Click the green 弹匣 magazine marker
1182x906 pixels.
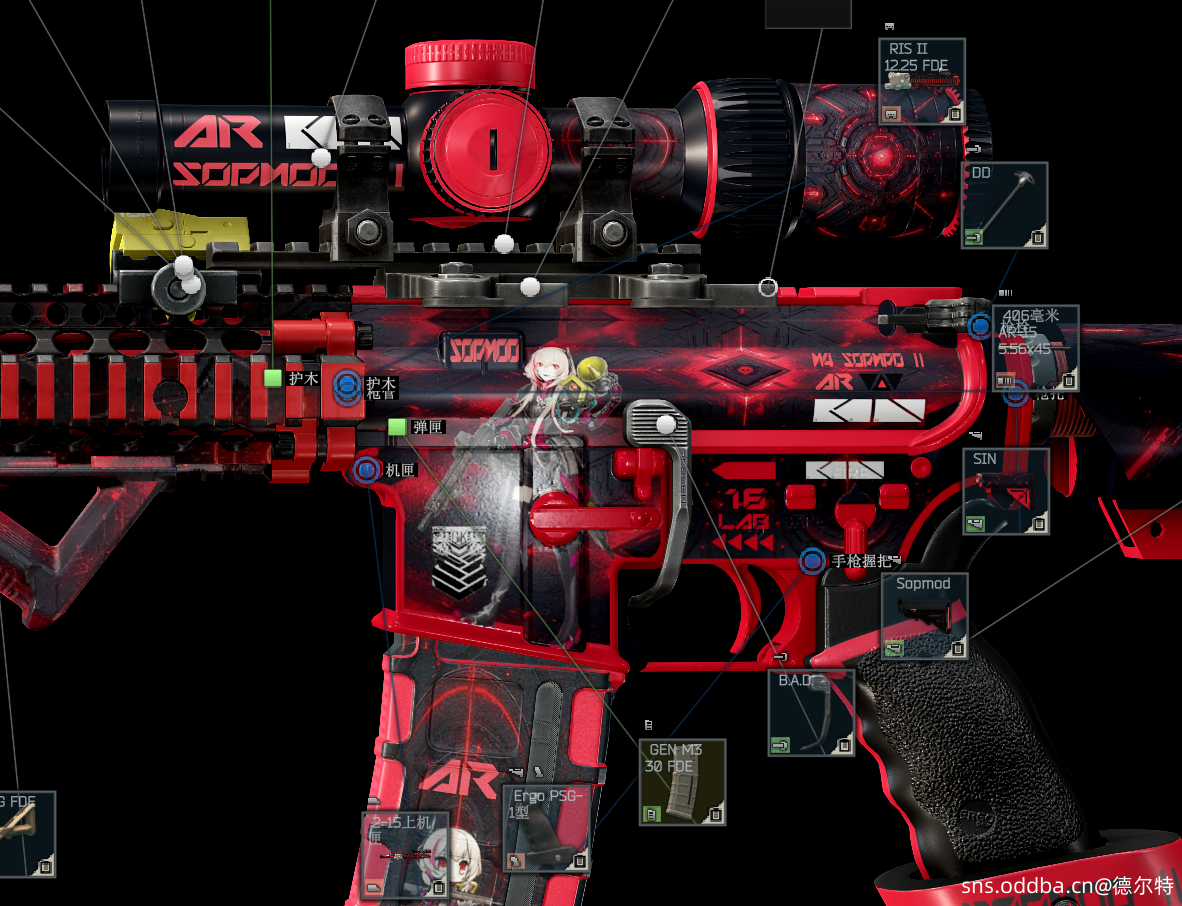pos(397,427)
